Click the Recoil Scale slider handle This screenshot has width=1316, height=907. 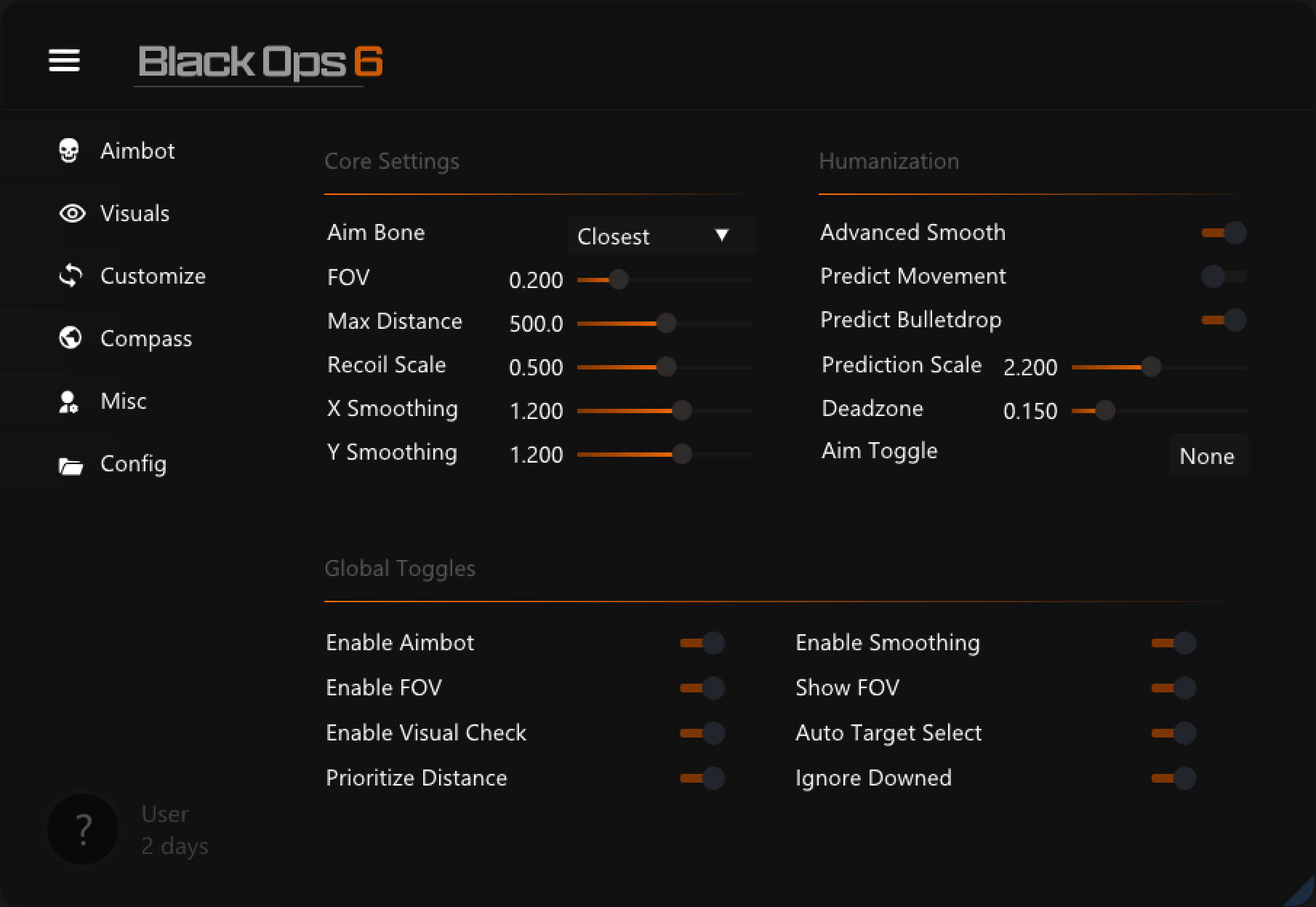(x=666, y=367)
